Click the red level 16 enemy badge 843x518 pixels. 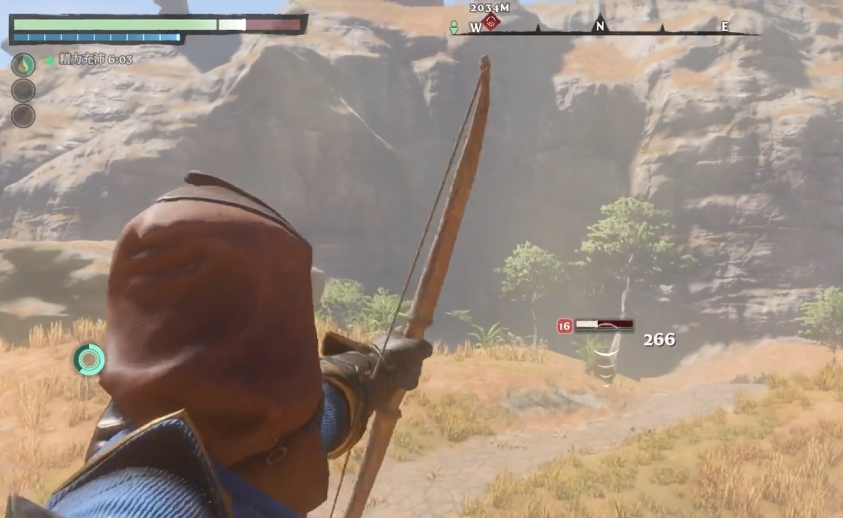(x=565, y=325)
